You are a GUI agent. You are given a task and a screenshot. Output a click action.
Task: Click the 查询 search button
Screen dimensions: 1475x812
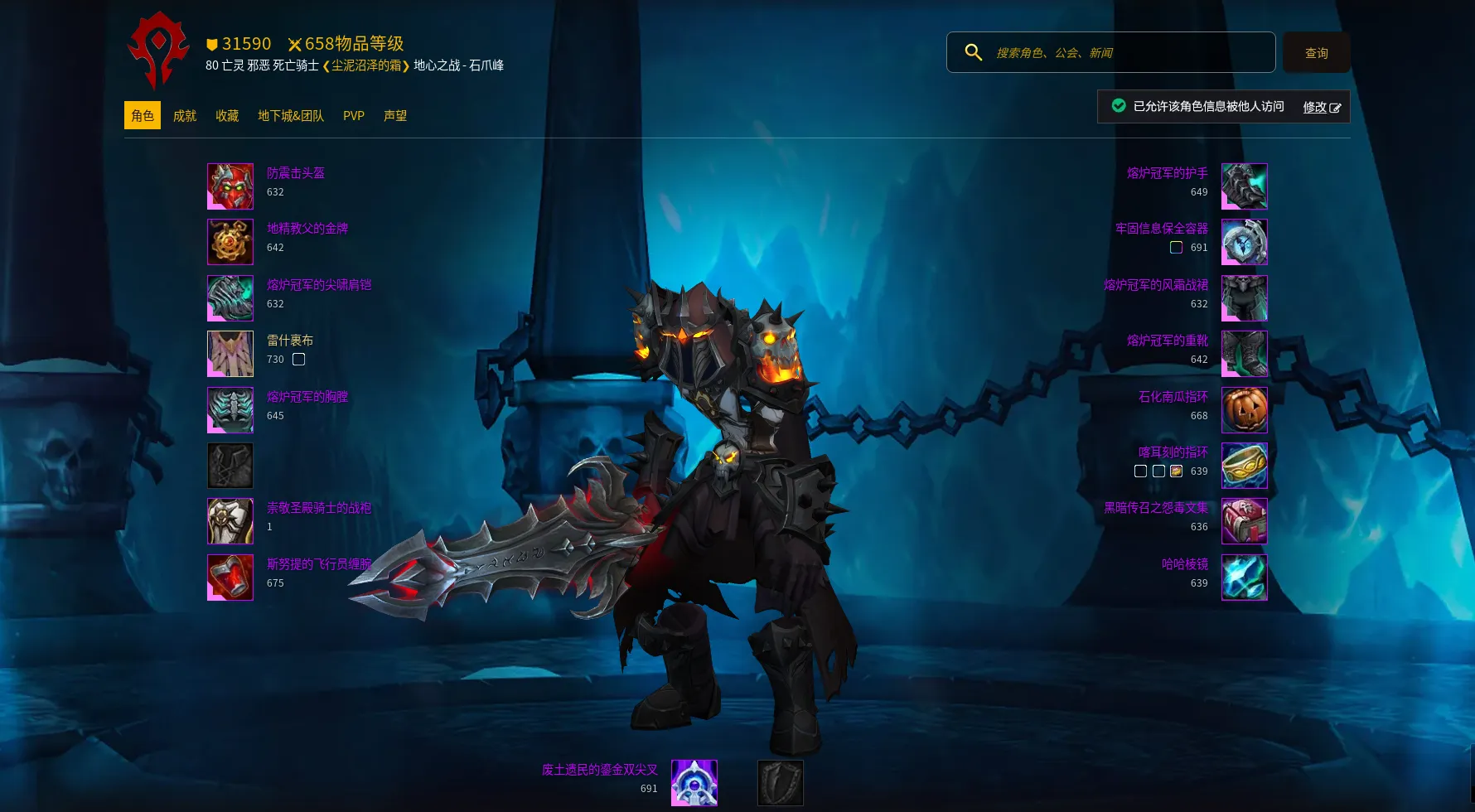[1316, 53]
